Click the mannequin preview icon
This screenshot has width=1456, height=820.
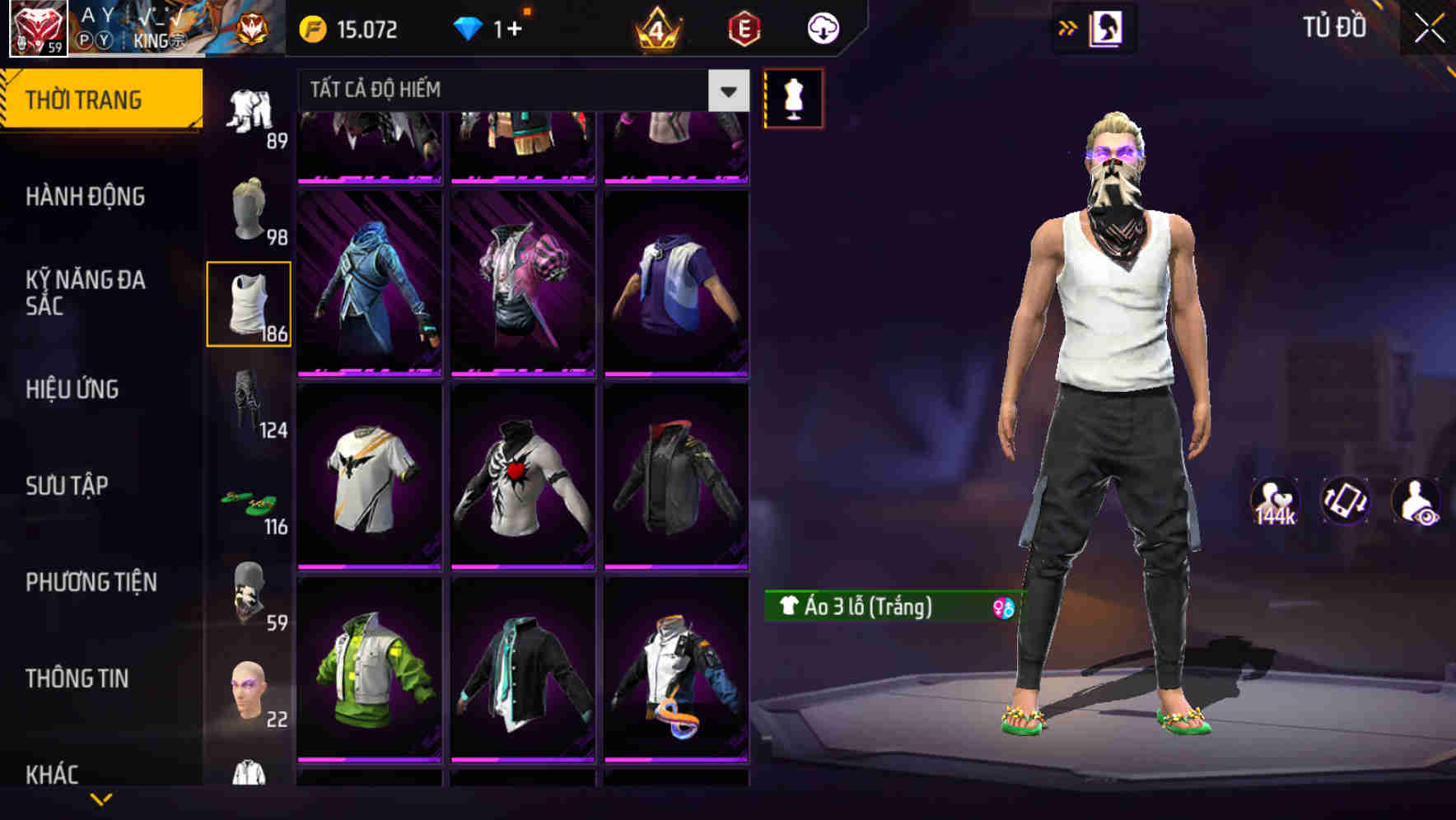pyautogui.click(x=793, y=99)
